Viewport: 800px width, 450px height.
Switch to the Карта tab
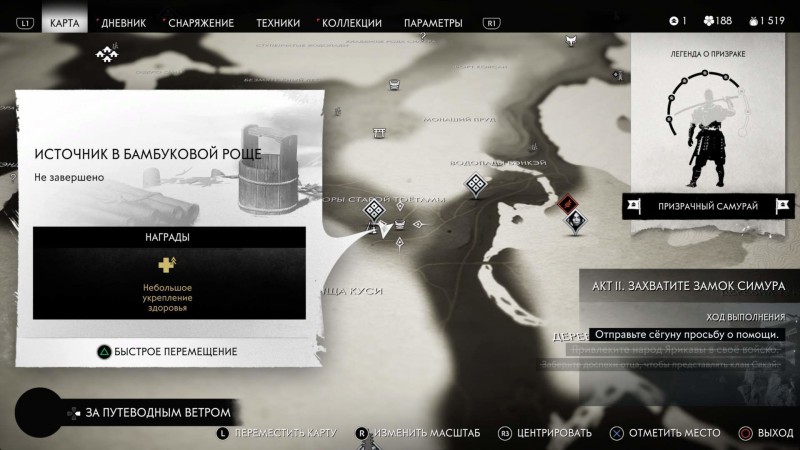(64, 22)
